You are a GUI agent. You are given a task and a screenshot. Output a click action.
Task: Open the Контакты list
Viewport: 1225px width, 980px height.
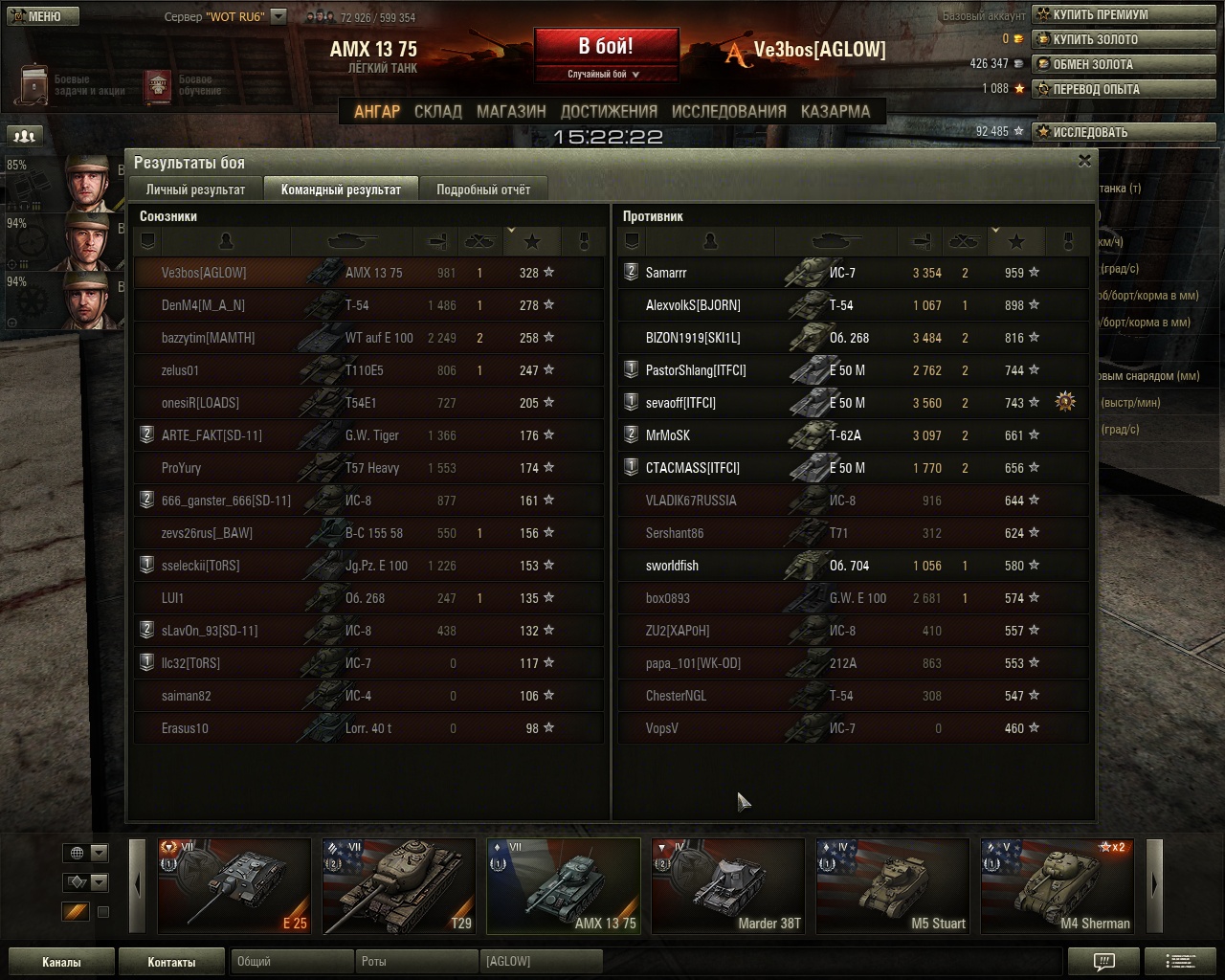pos(171,962)
